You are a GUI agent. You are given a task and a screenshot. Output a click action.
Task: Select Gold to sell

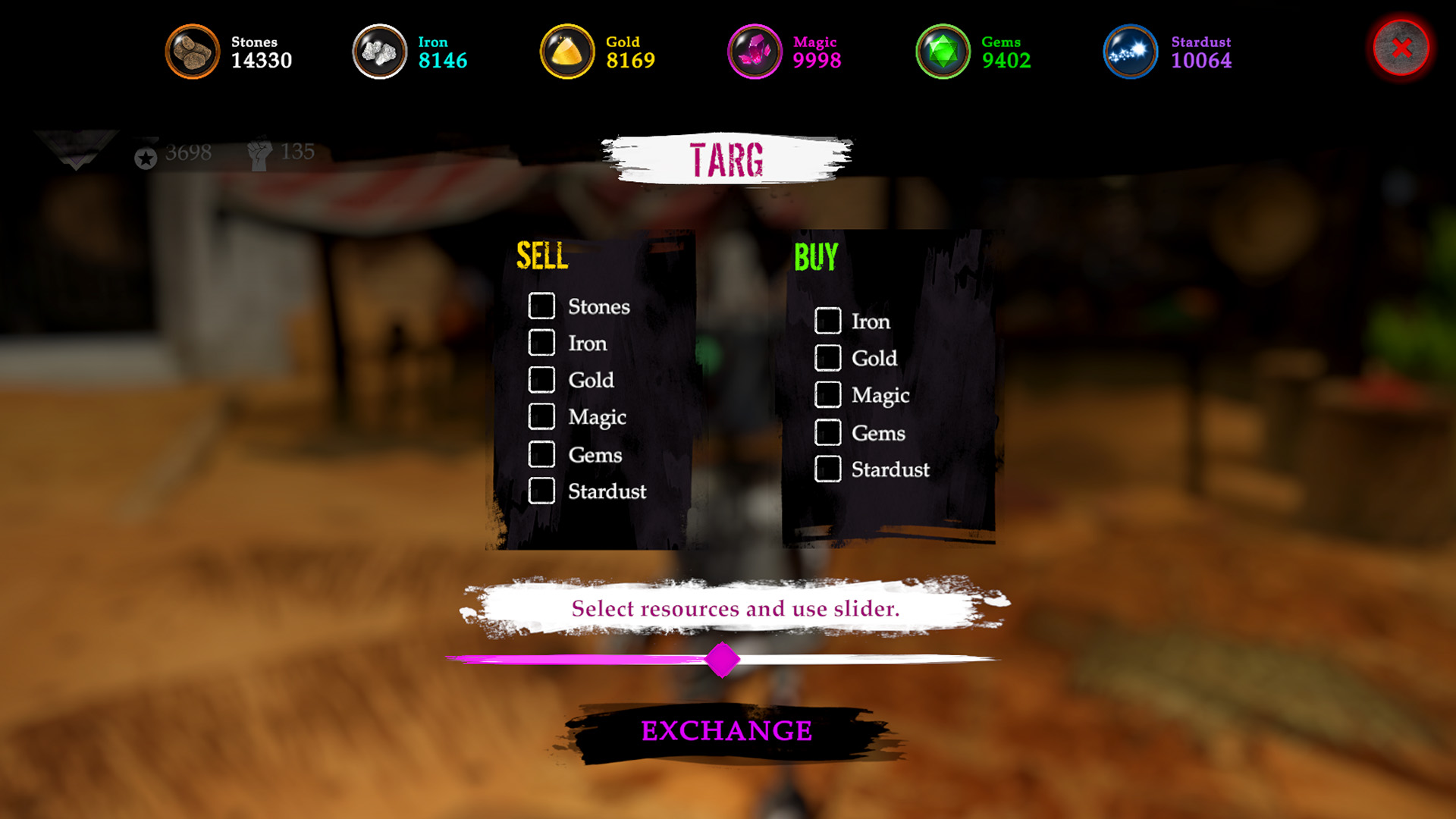(541, 380)
